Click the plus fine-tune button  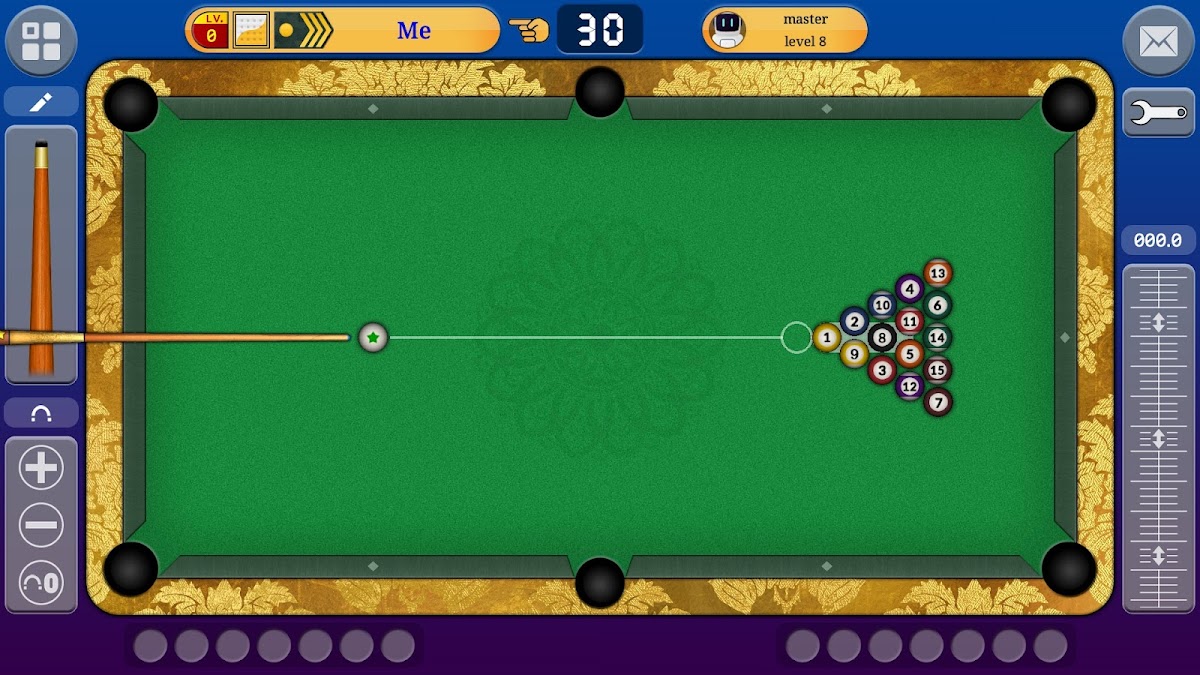click(41, 468)
